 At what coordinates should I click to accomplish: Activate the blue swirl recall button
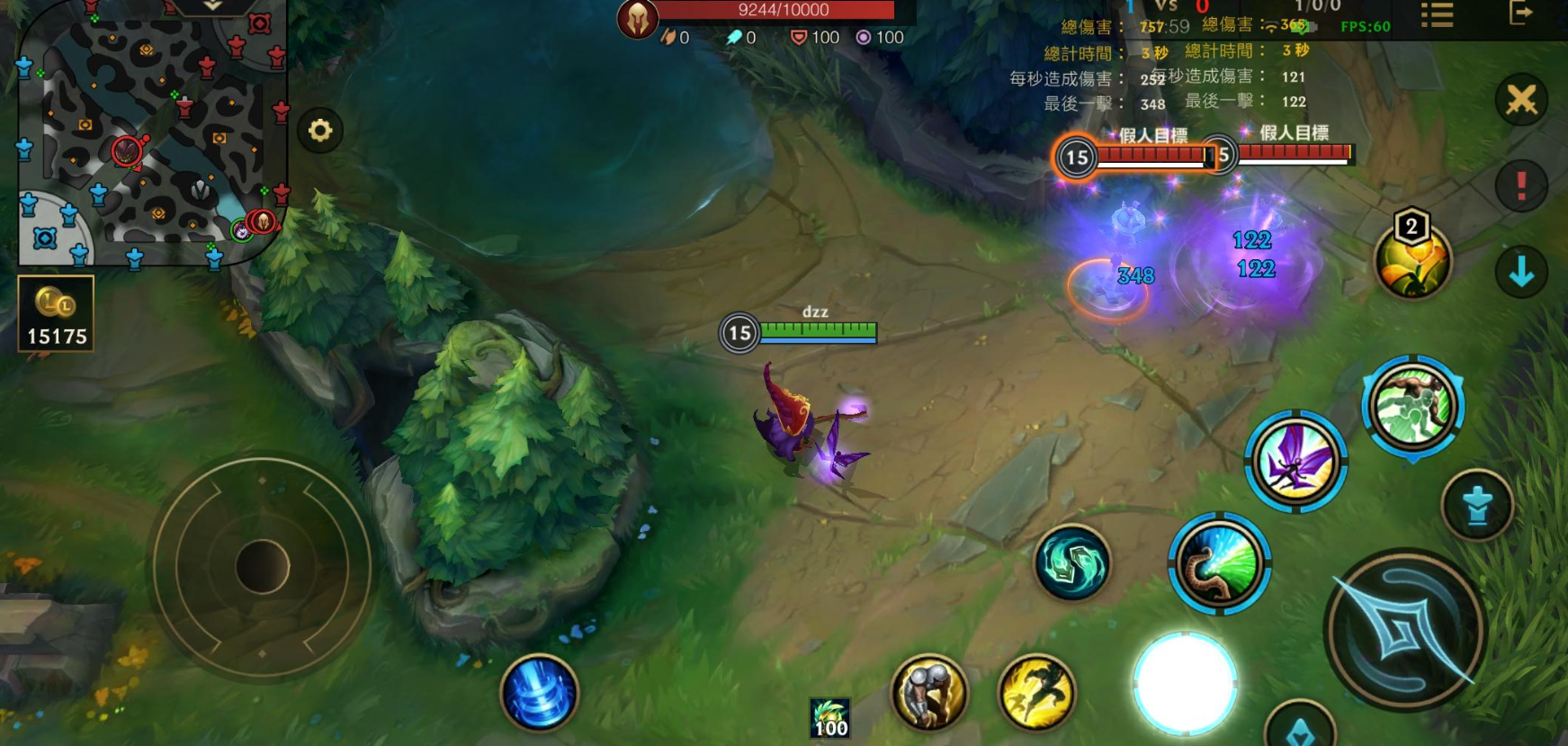539,693
